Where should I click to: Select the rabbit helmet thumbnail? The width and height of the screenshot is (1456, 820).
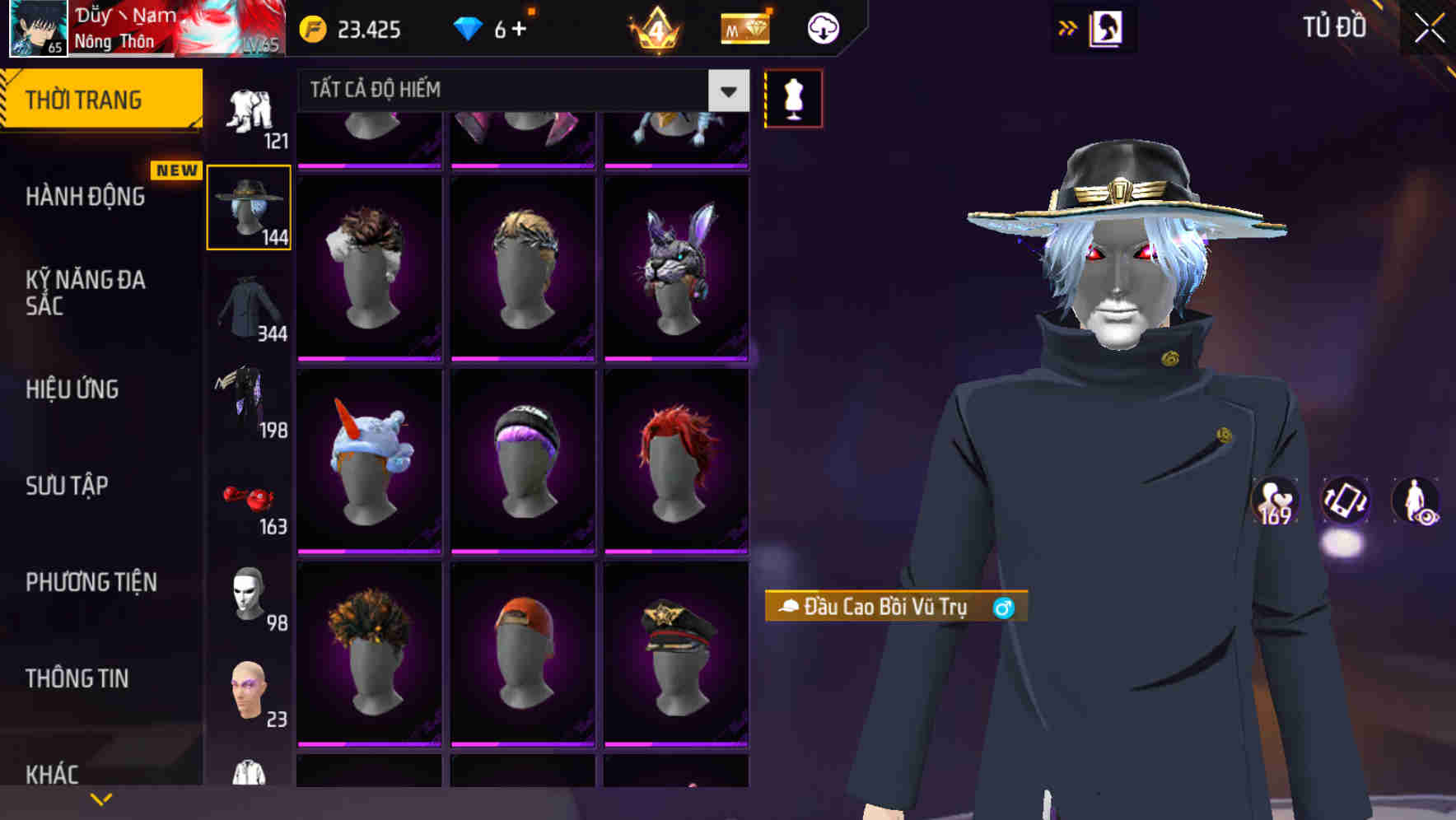(677, 263)
